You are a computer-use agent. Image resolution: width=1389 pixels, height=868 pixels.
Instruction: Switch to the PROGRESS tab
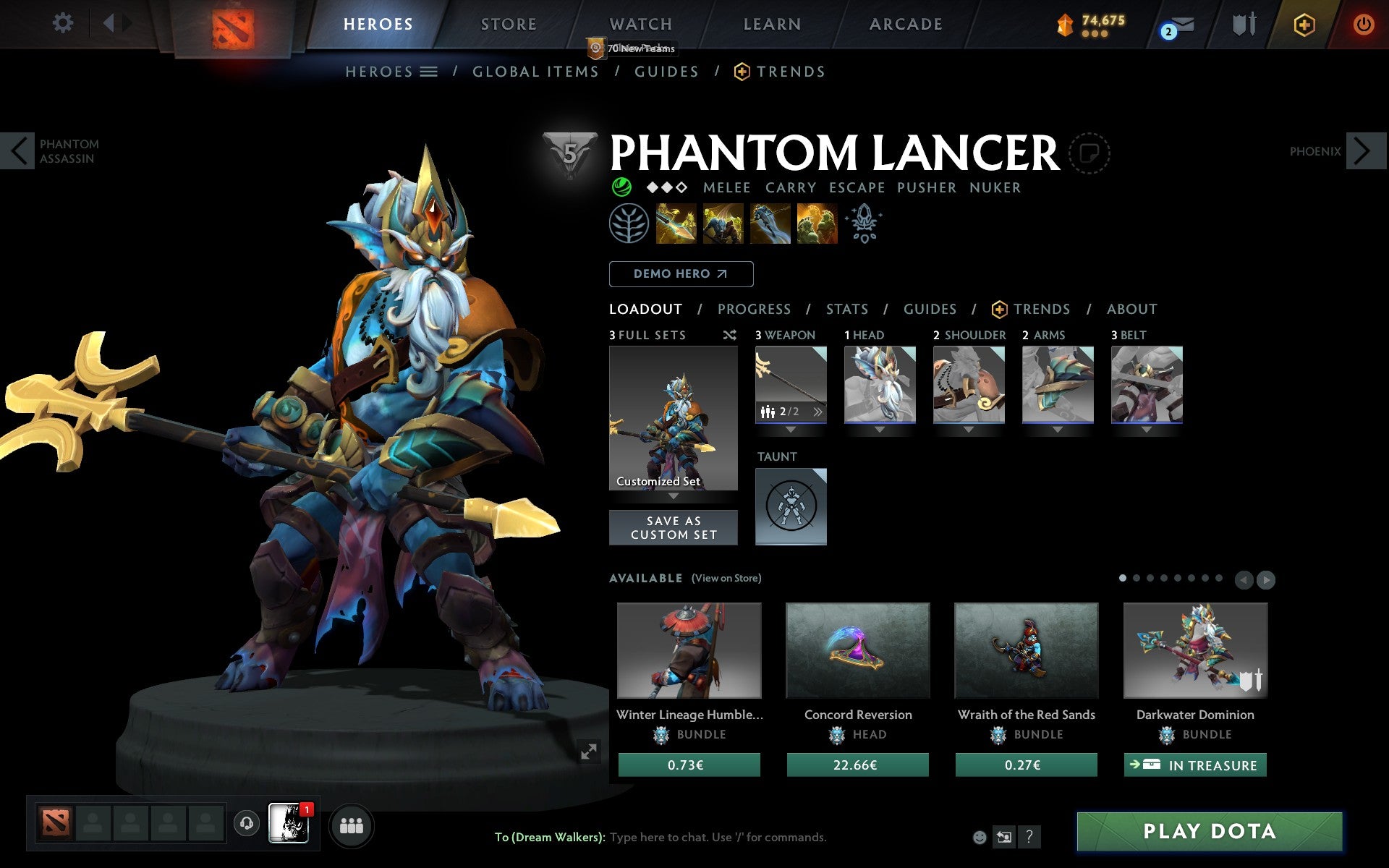754,310
